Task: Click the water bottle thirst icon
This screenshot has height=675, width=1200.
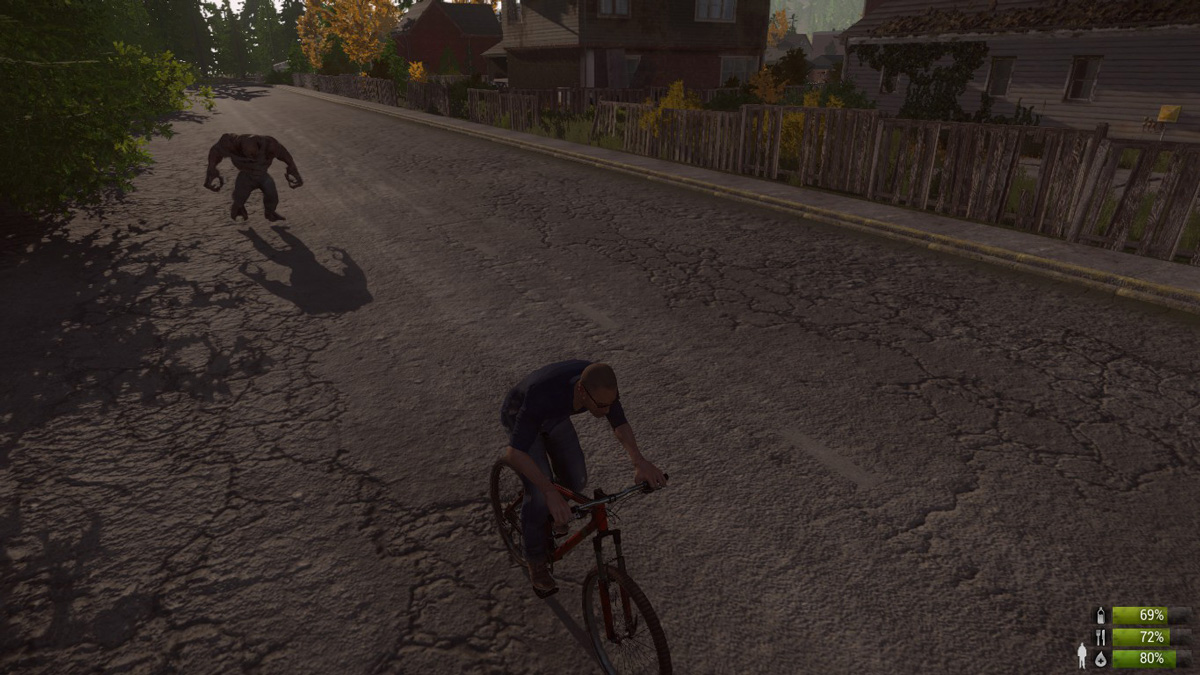Action: 1101,615
